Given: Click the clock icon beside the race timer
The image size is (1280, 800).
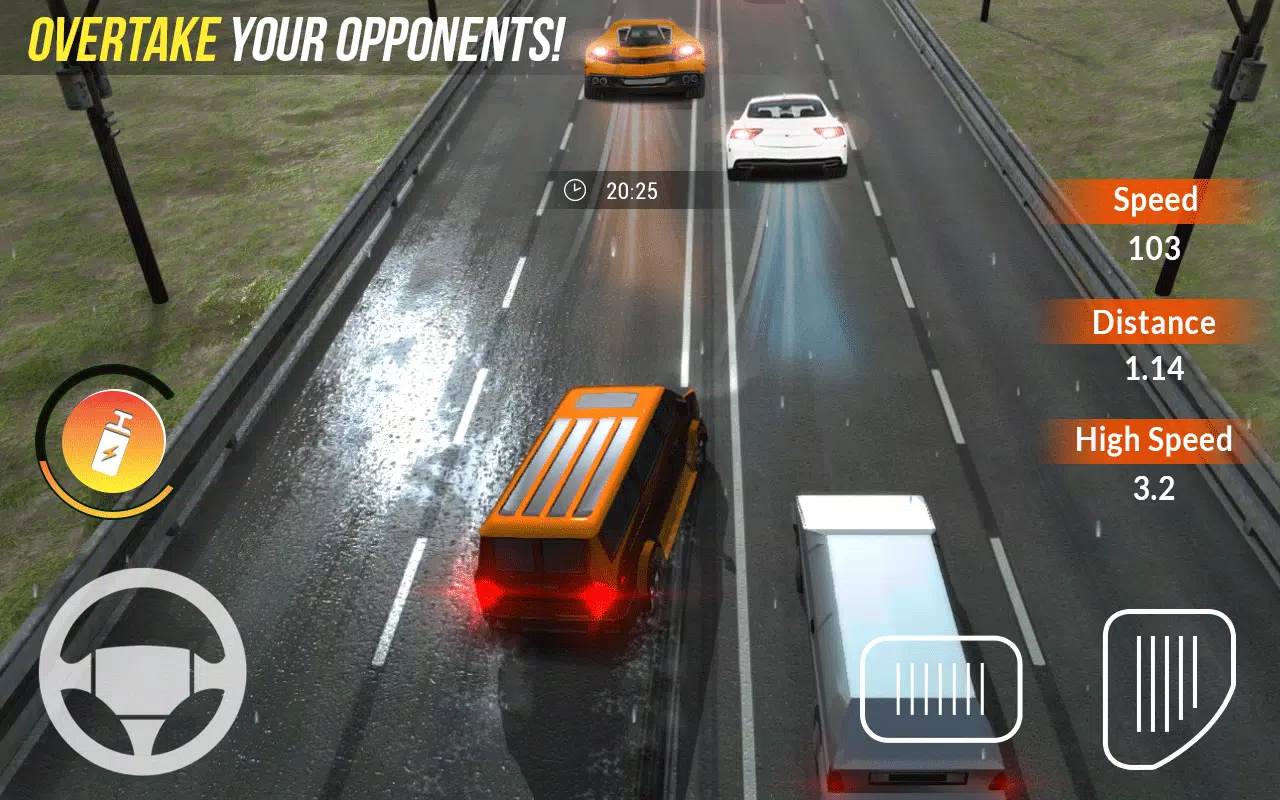Looking at the screenshot, I should coord(575,191).
